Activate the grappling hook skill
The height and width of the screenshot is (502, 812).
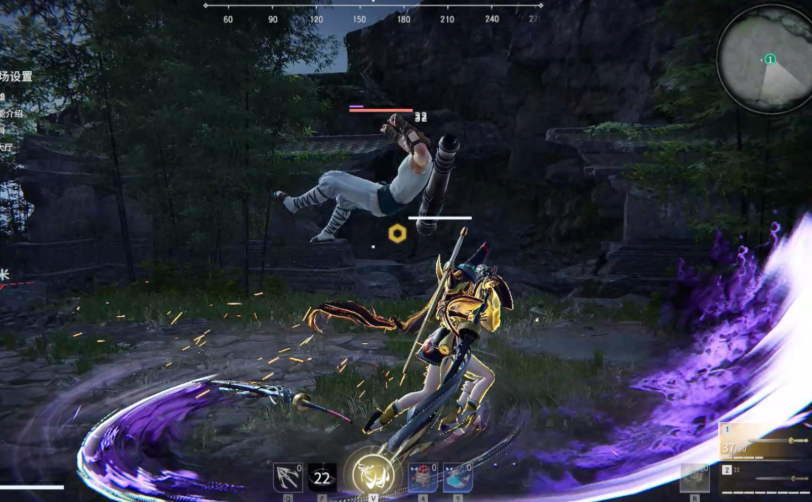(288, 477)
